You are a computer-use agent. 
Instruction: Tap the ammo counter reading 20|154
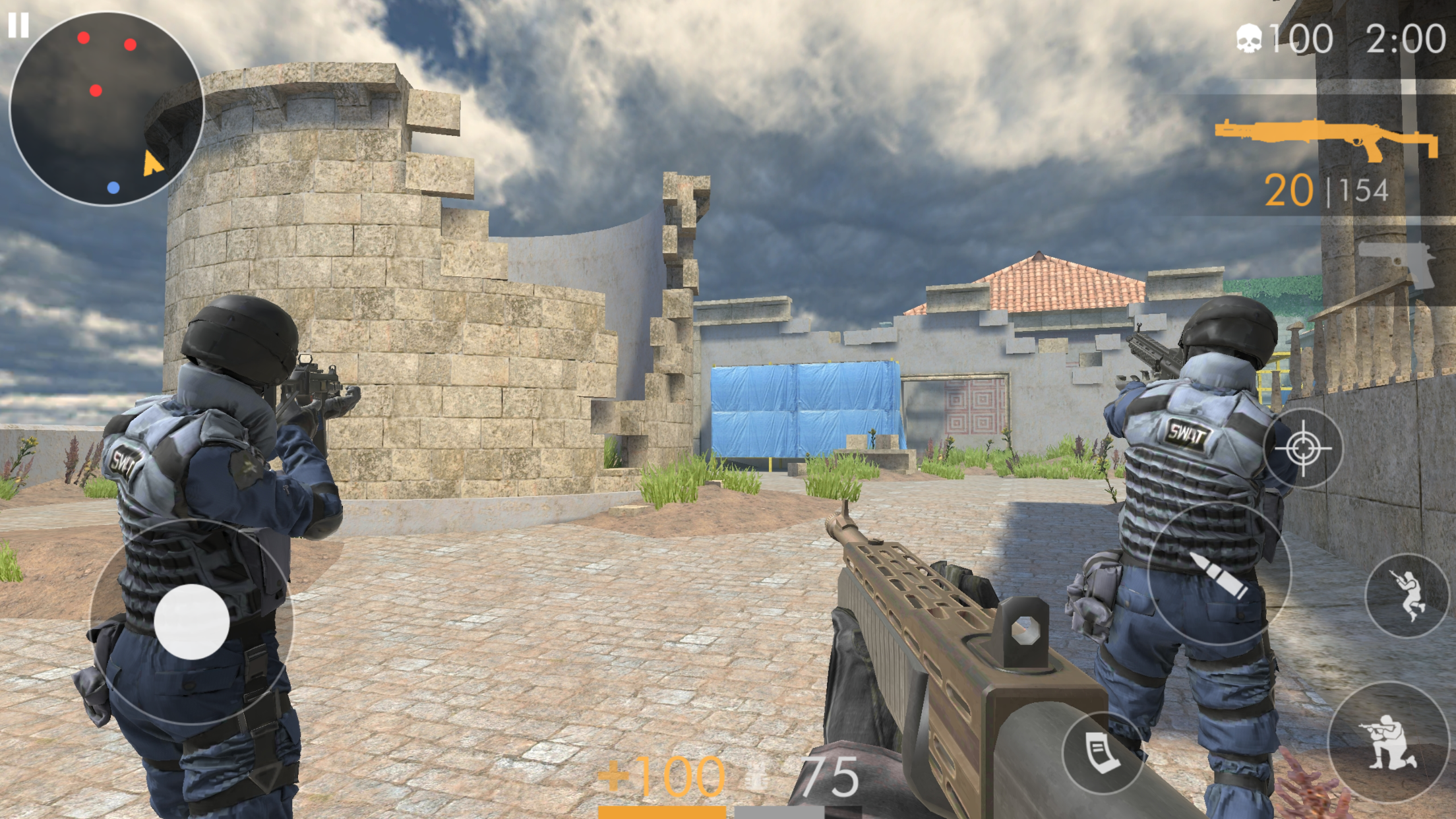pos(1327,189)
